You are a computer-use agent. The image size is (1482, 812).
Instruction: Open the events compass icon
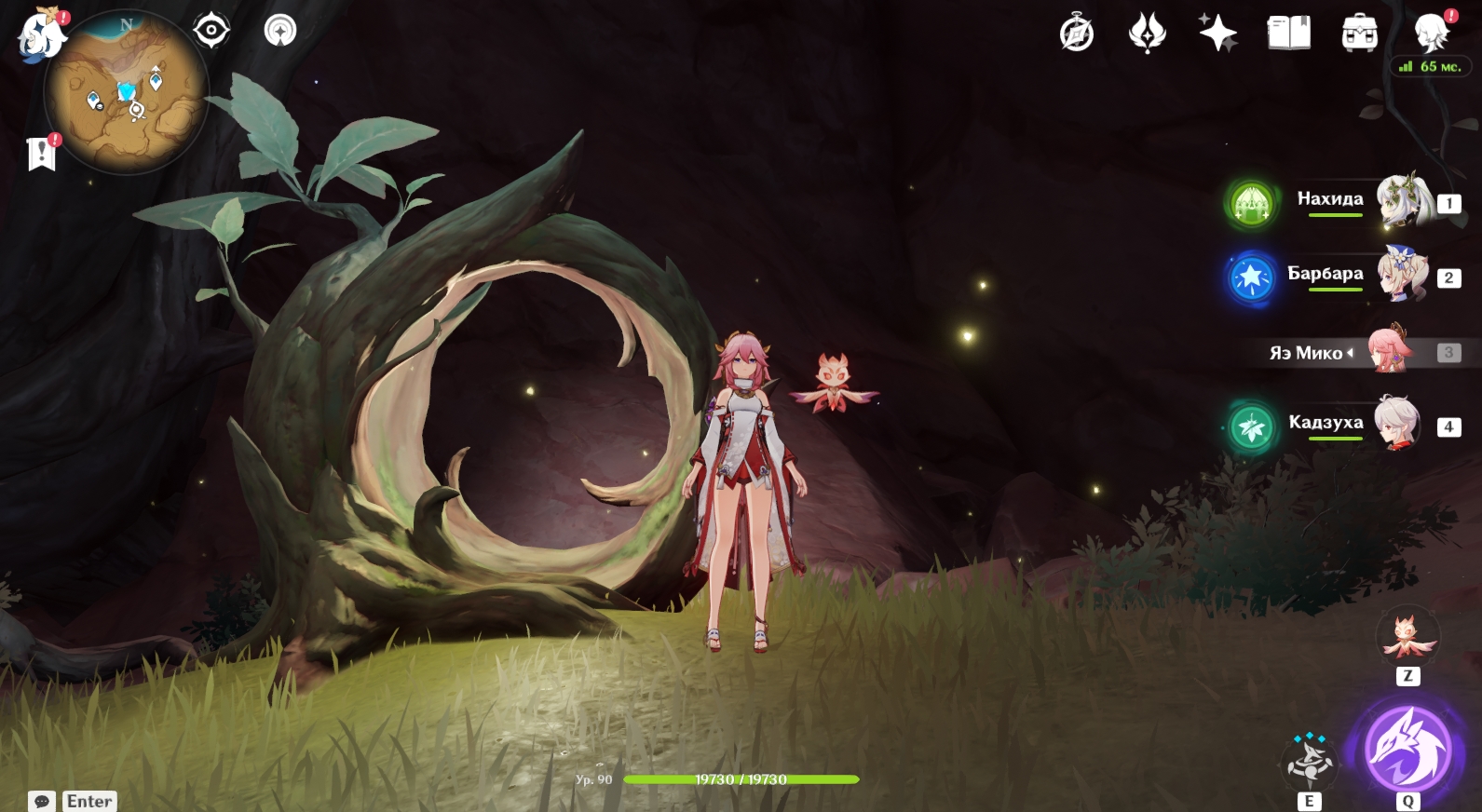[1077, 34]
